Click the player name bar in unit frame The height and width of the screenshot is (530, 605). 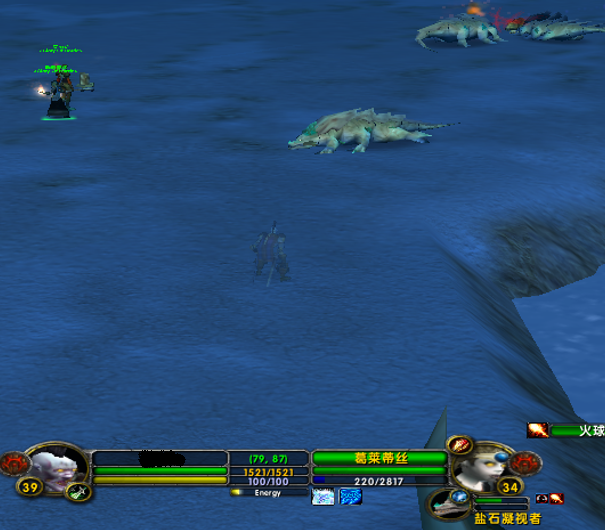click(160, 459)
